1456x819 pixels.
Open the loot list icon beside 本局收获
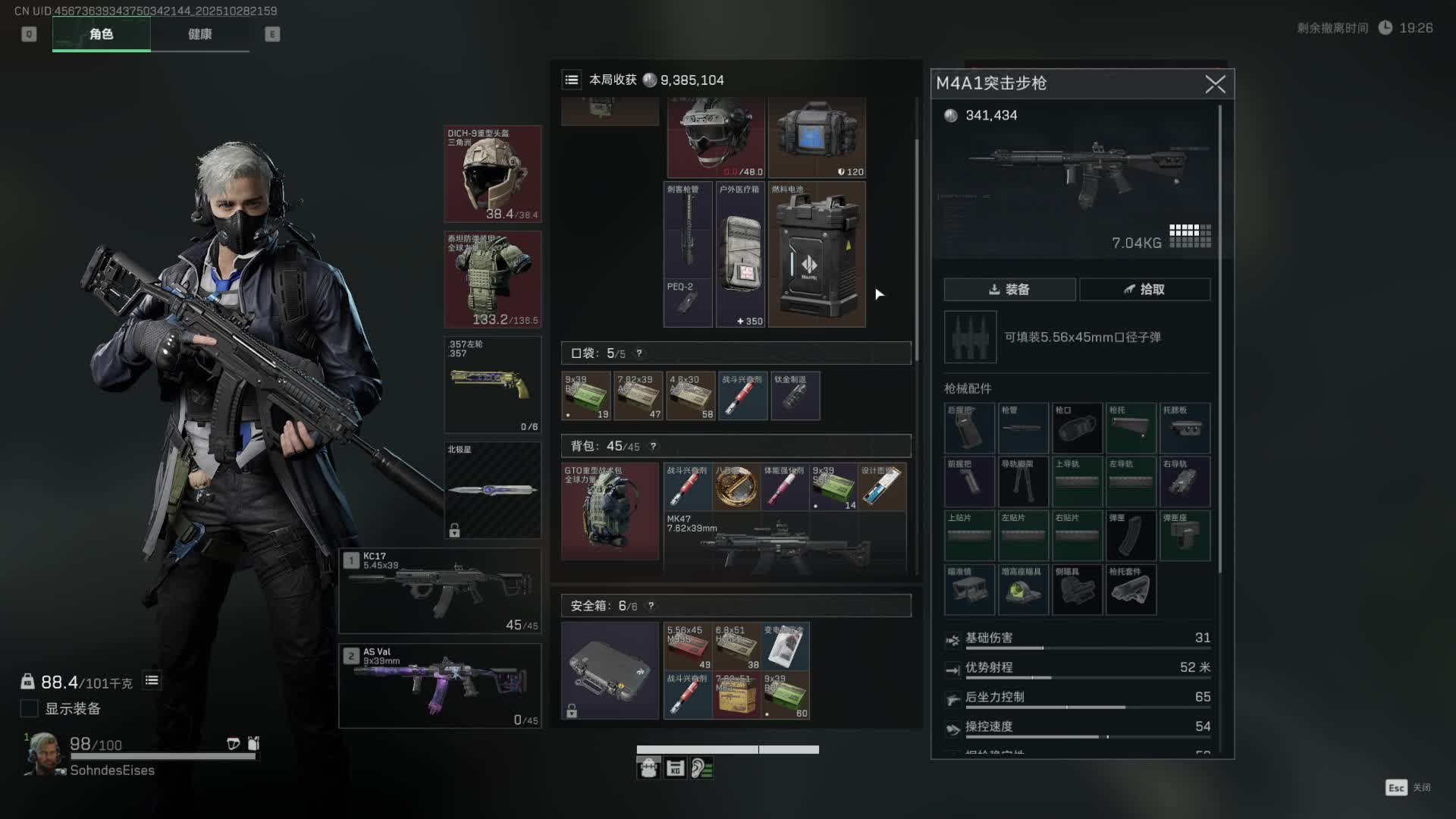pos(572,80)
